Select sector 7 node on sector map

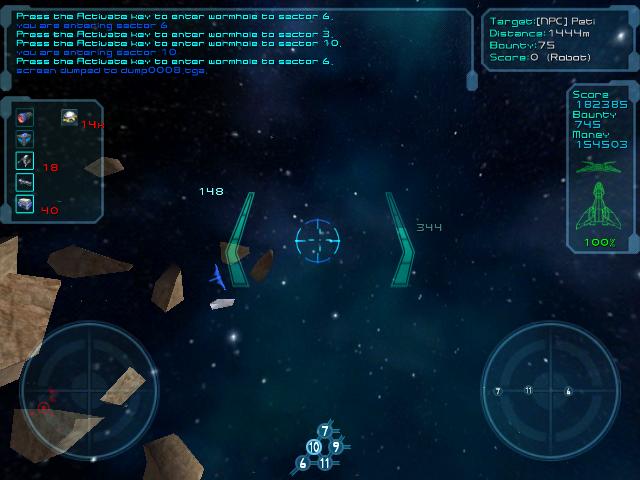[x=325, y=431]
